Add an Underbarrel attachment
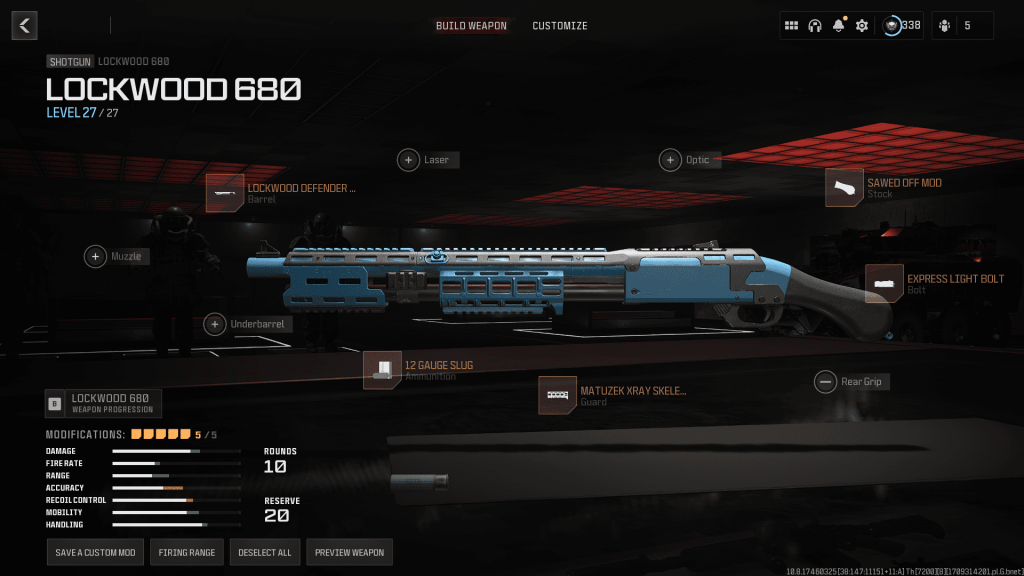Image resolution: width=1024 pixels, height=576 pixels. tap(215, 324)
